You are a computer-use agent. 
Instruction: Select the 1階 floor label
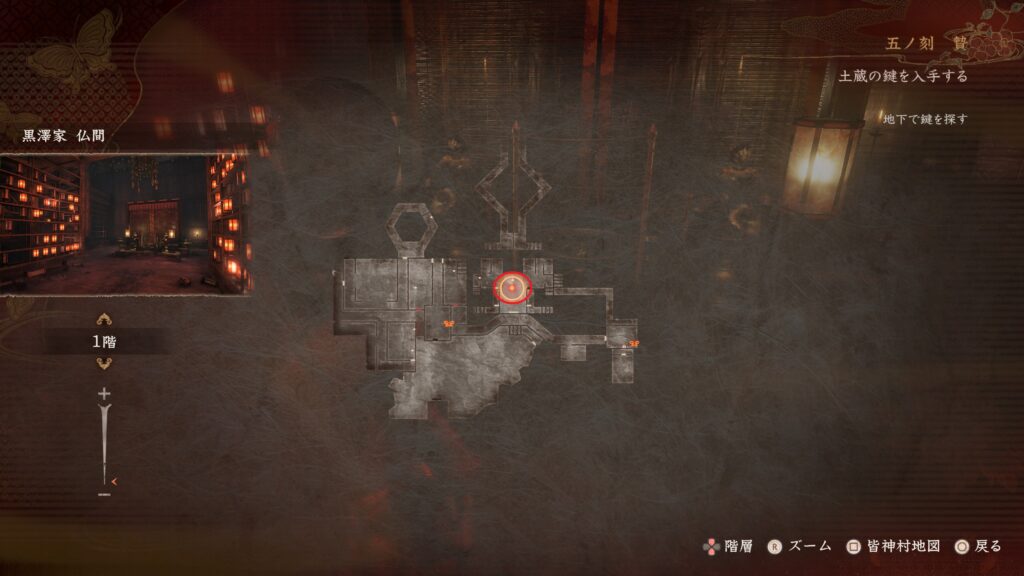coord(103,342)
